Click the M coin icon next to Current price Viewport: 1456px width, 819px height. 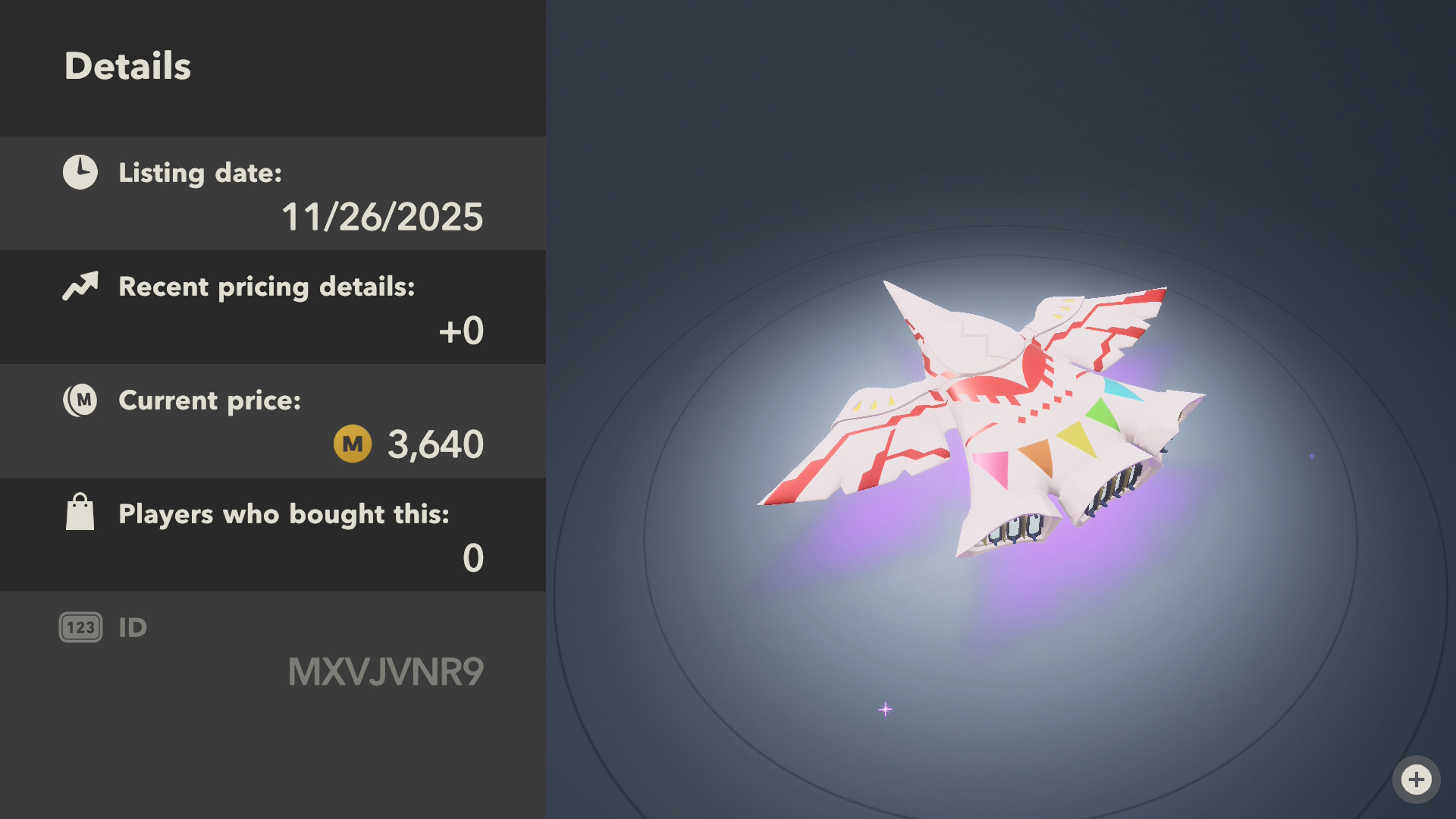[x=80, y=400]
